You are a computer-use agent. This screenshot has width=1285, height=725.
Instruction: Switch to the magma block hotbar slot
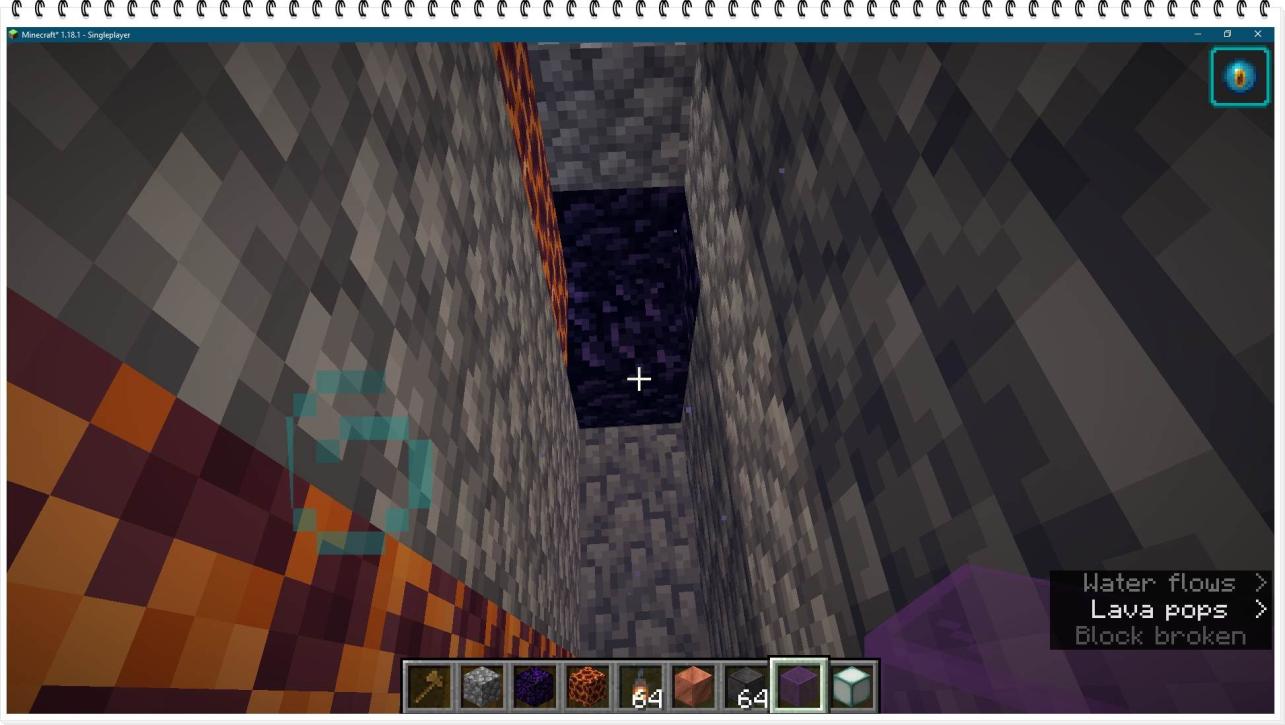pos(587,687)
